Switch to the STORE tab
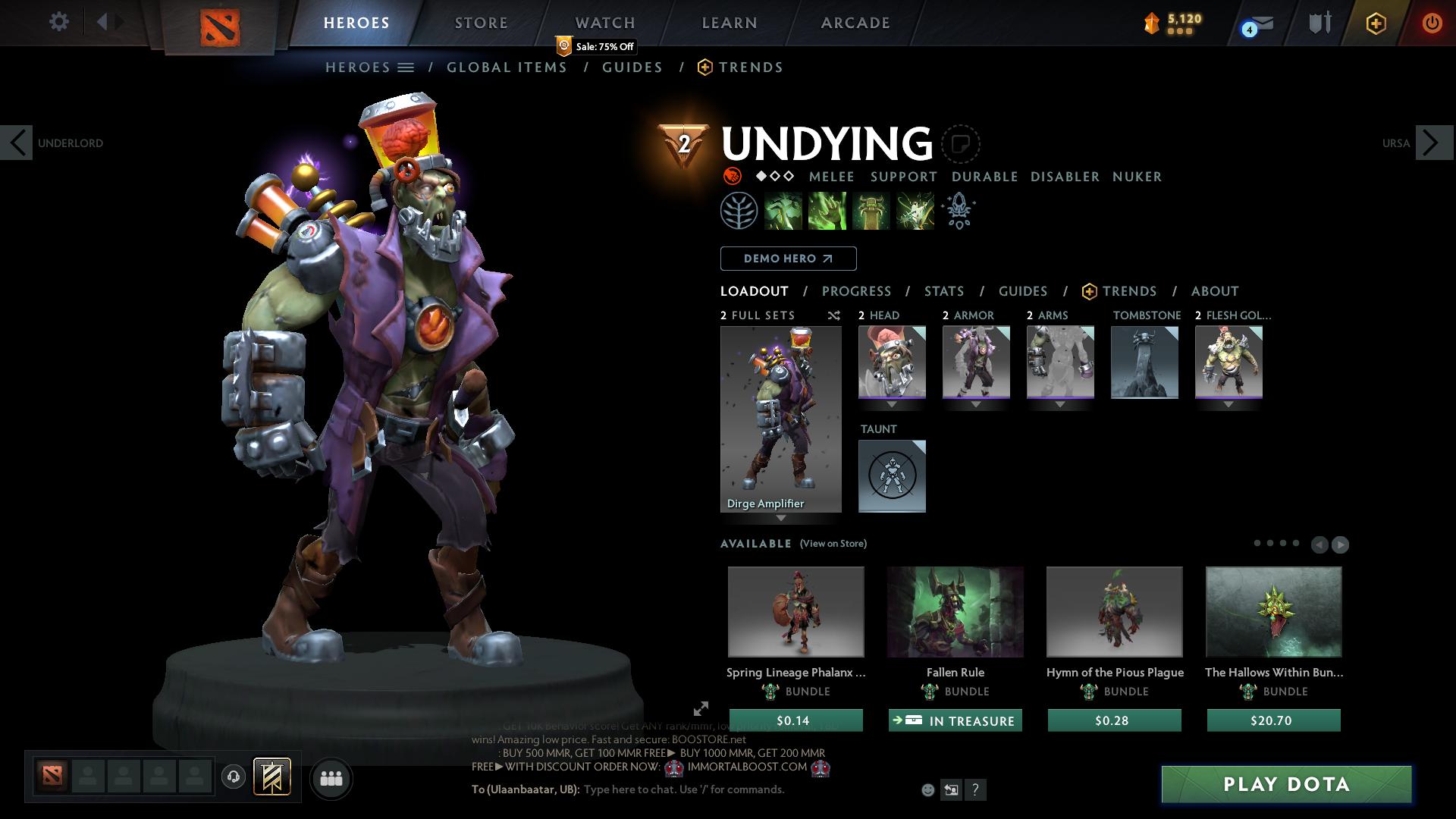 [481, 23]
